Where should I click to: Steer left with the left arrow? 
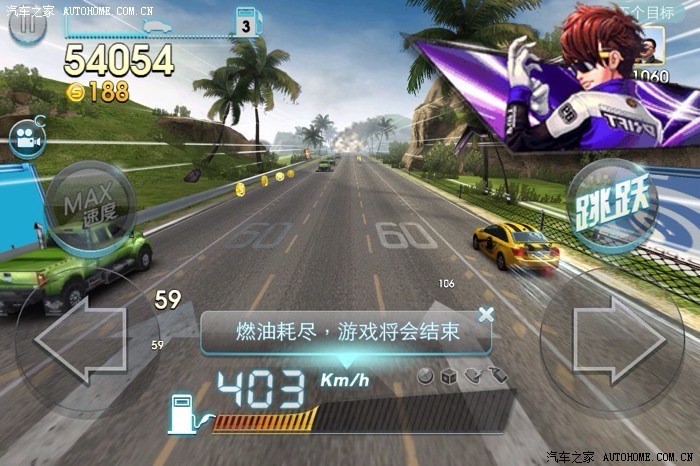tap(78, 341)
